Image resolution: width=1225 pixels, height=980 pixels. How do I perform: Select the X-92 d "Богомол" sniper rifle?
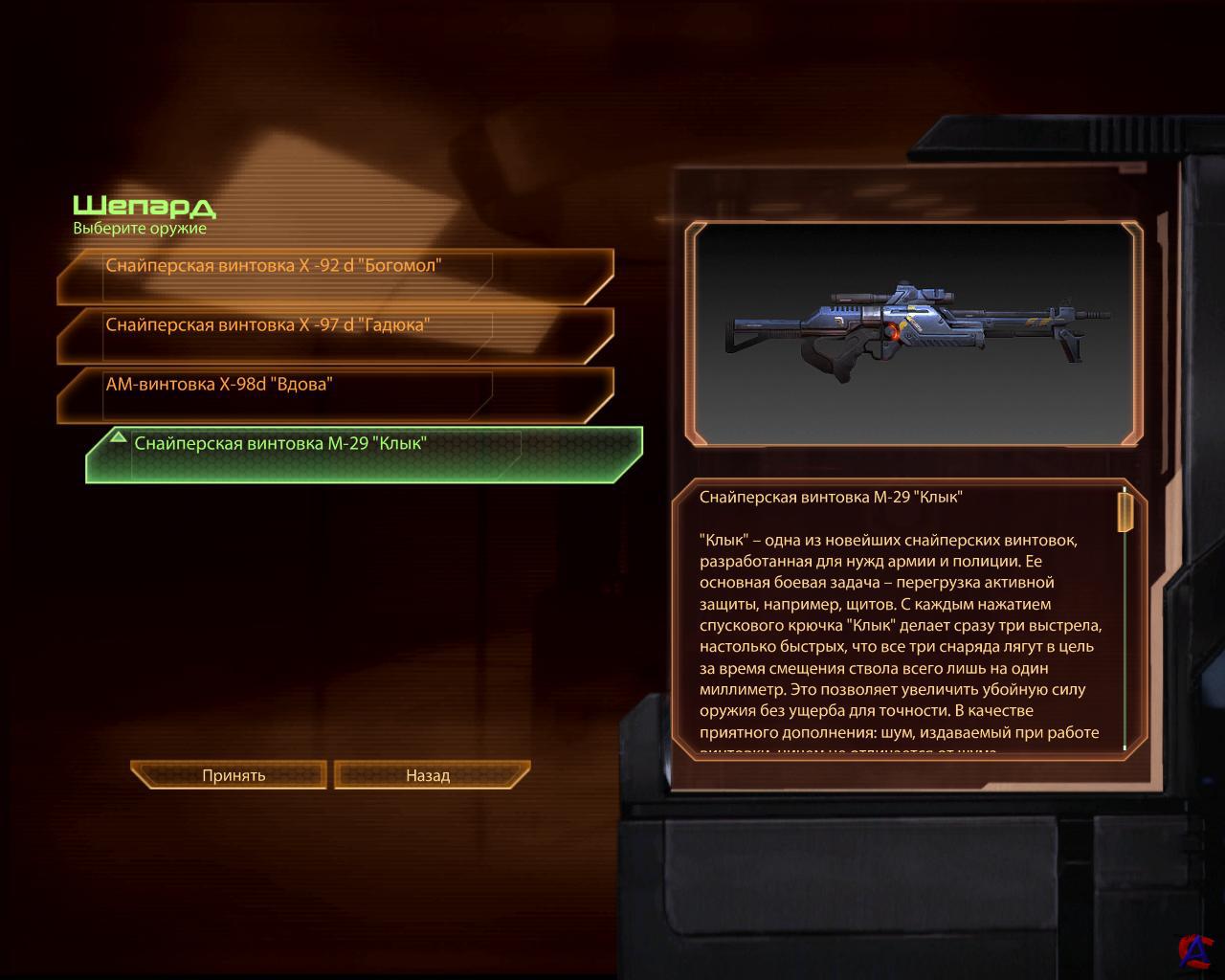[x=335, y=276]
